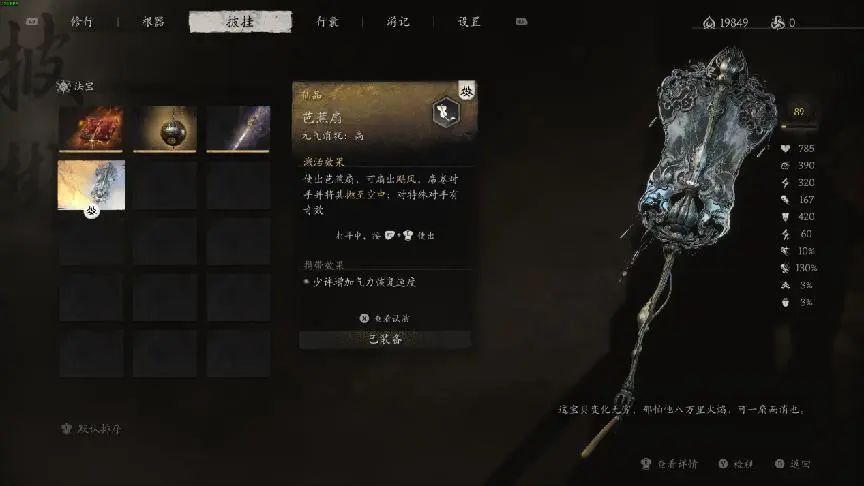Pick the equipped 芭蕉扇 fan slot
The width and height of the screenshot is (864, 486).
click(x=92, y=184)
